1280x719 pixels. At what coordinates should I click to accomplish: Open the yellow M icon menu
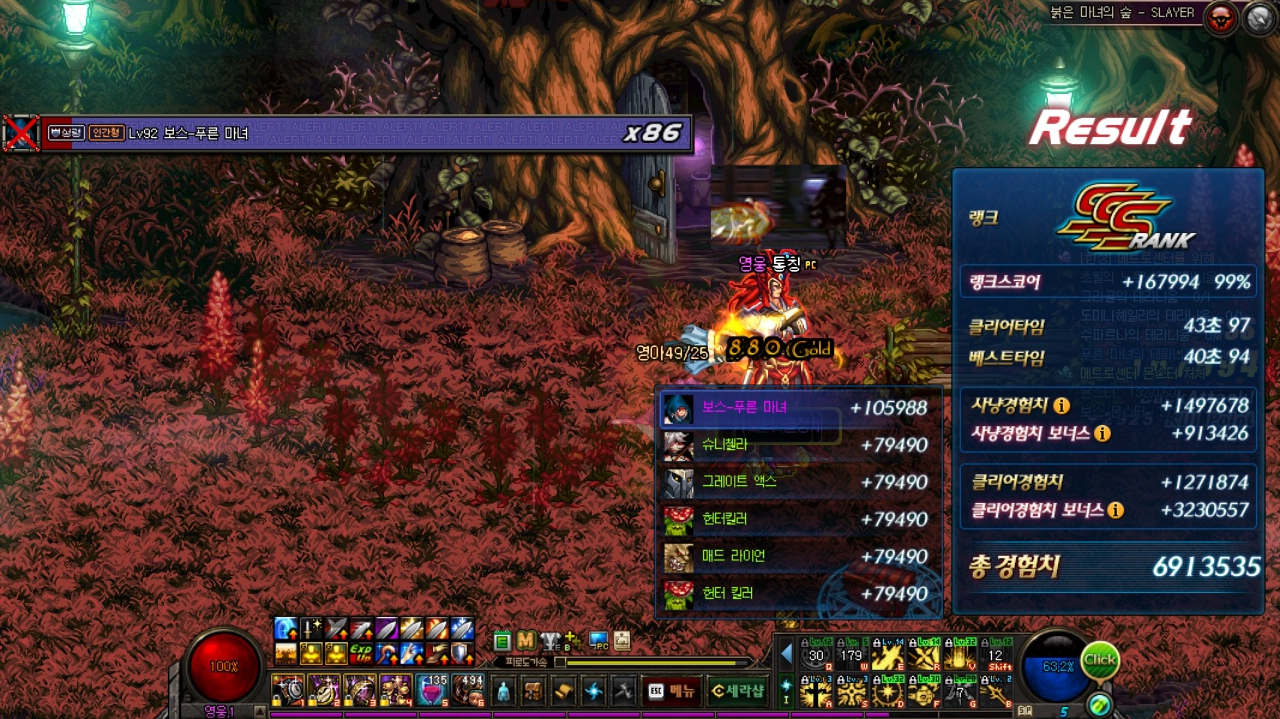coord(526,641)
